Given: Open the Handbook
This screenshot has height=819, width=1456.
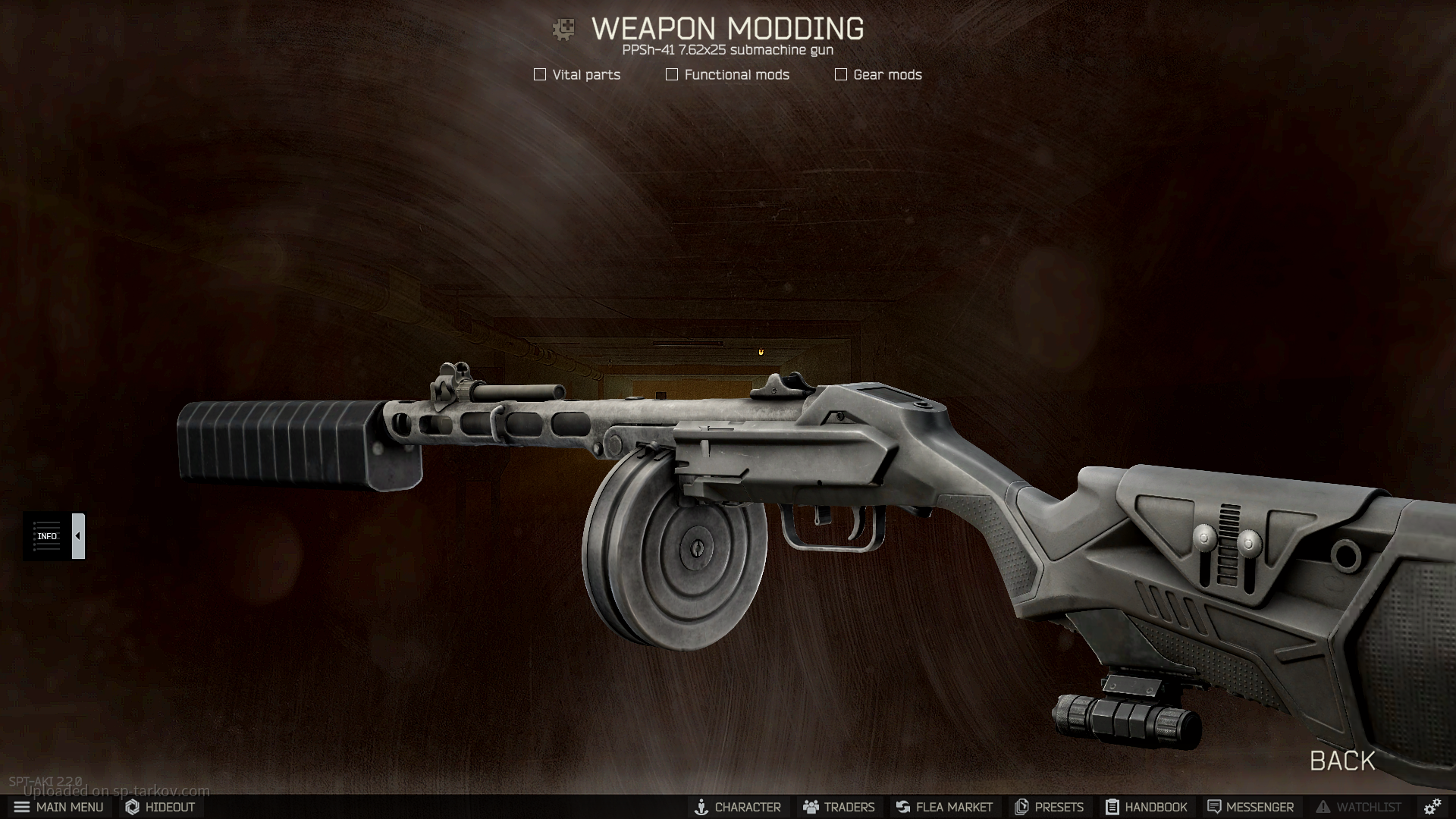Looking at the screenshot, I should pyautogui.click(x=1146, y=807).
